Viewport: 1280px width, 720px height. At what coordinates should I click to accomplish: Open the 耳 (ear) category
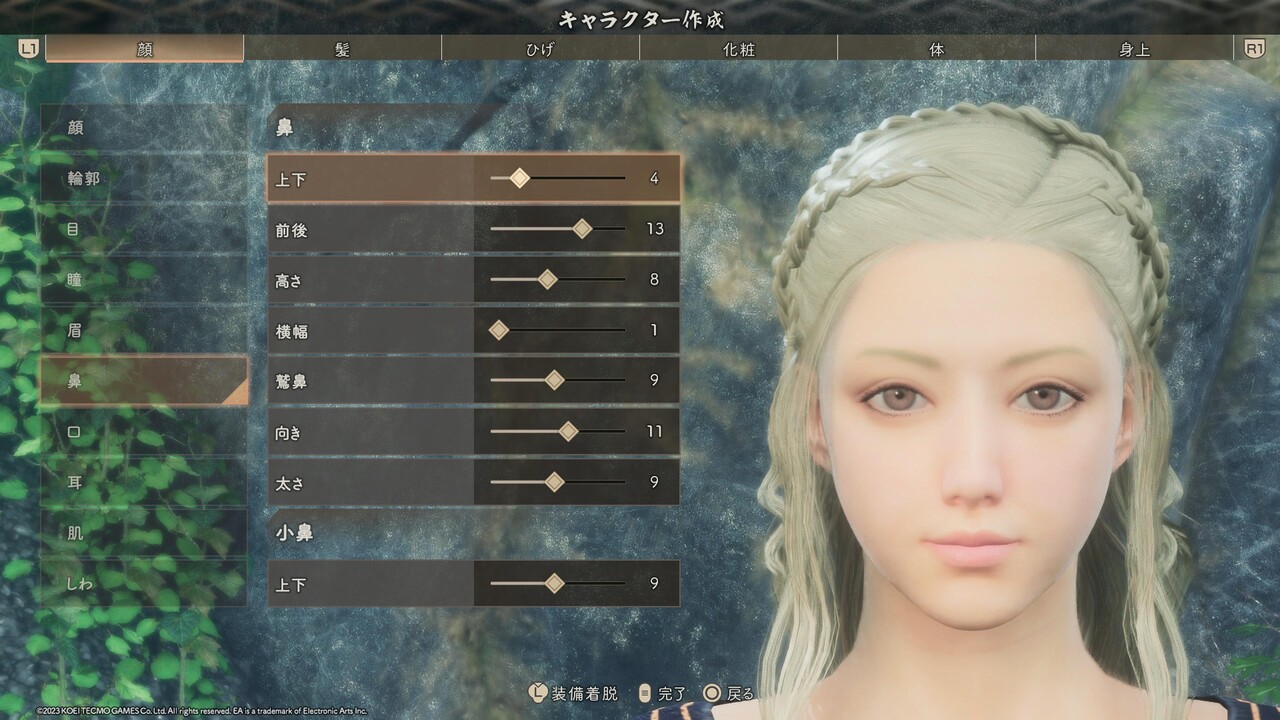[143, 482]
